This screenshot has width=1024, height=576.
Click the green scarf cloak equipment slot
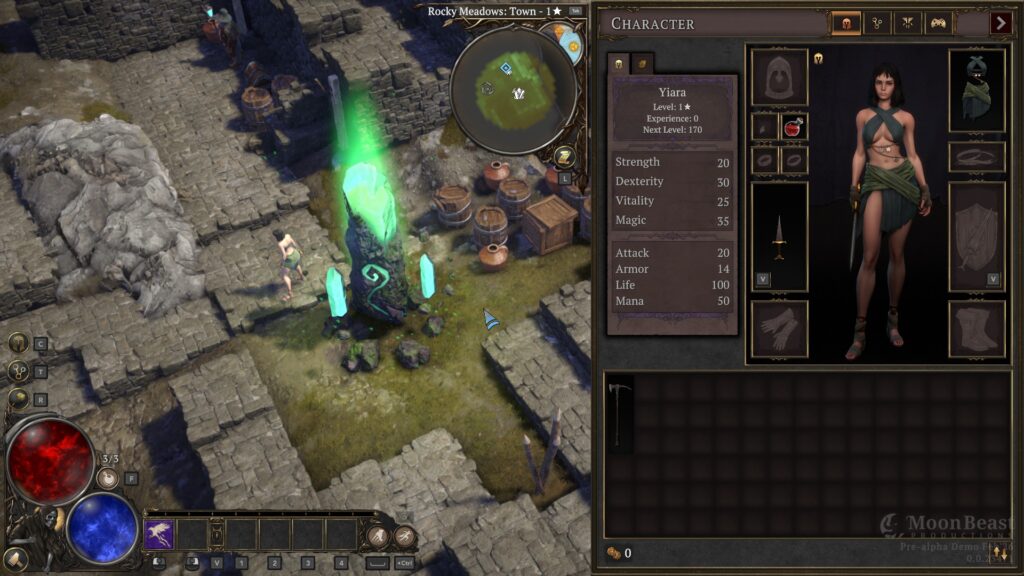976,90
